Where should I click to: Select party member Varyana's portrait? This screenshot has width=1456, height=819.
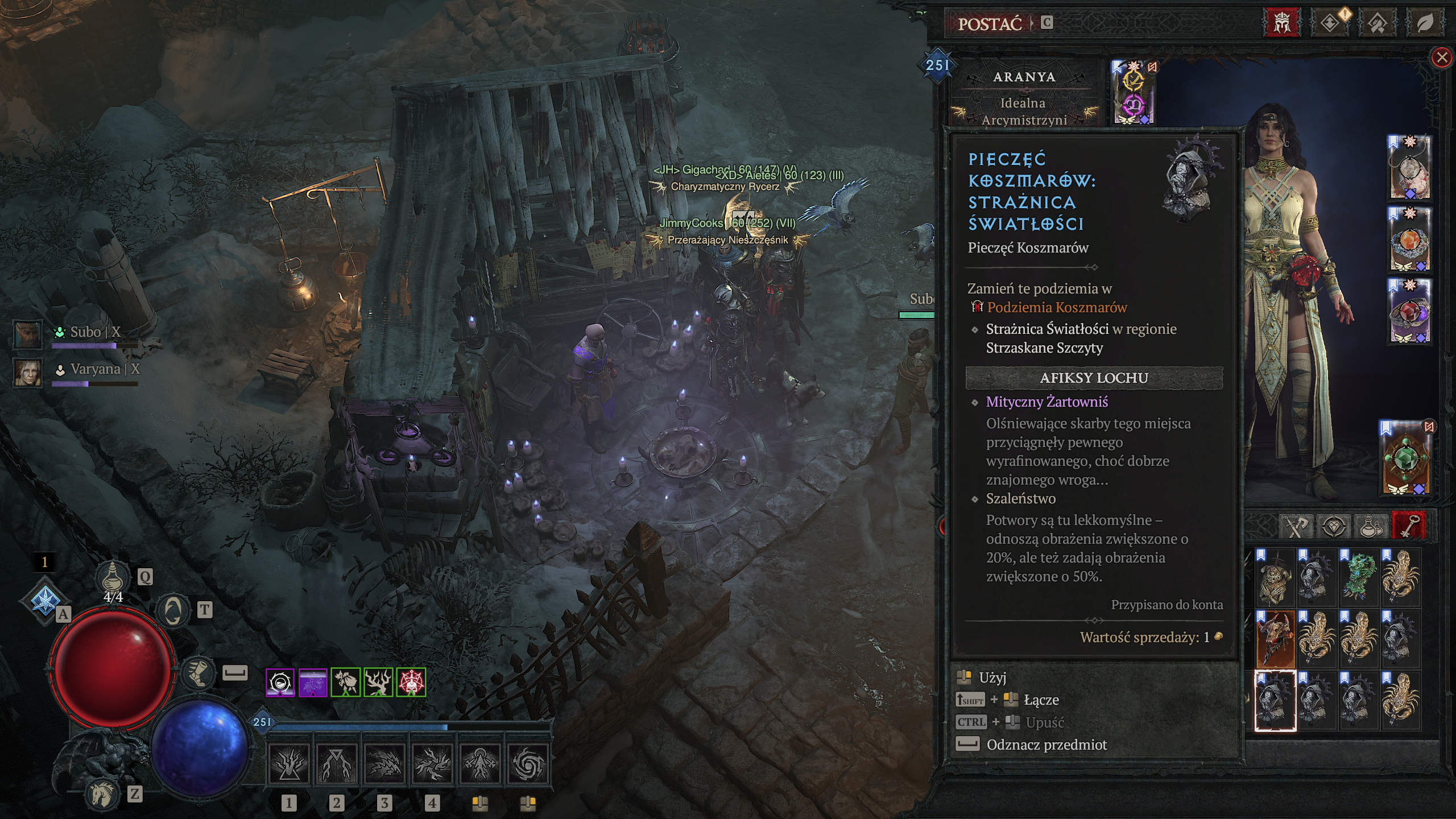(x=28, y=371)
